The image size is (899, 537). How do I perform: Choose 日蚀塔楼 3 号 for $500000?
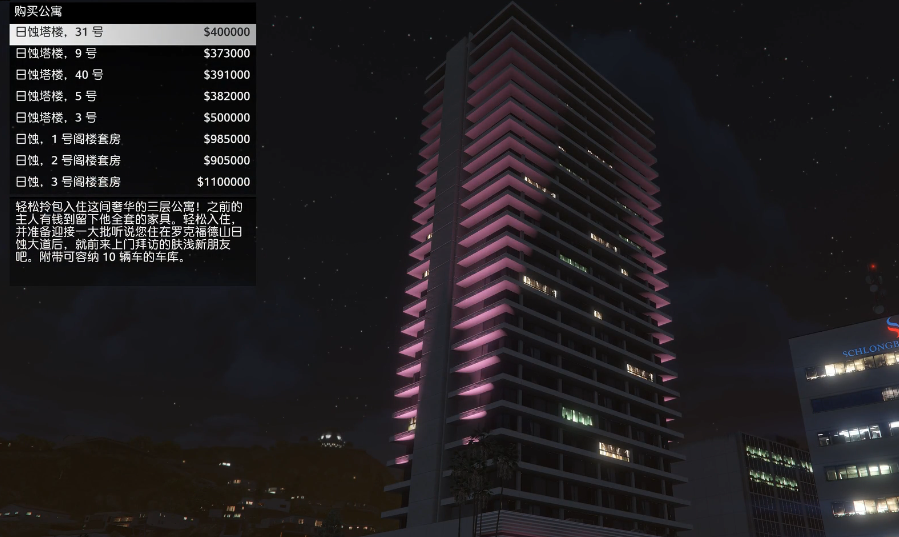[132, 118]
